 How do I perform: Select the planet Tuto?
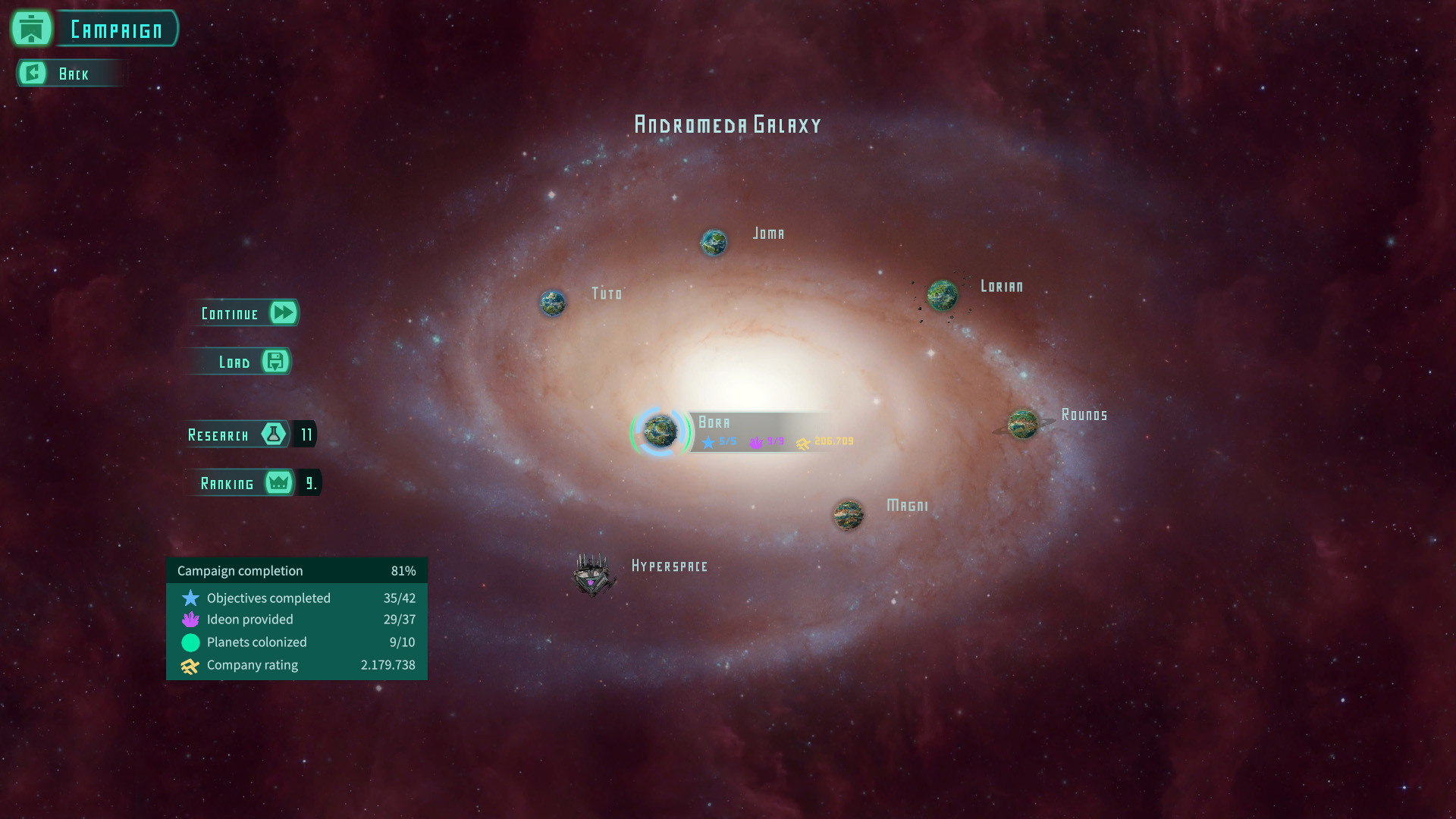[553, 303]
